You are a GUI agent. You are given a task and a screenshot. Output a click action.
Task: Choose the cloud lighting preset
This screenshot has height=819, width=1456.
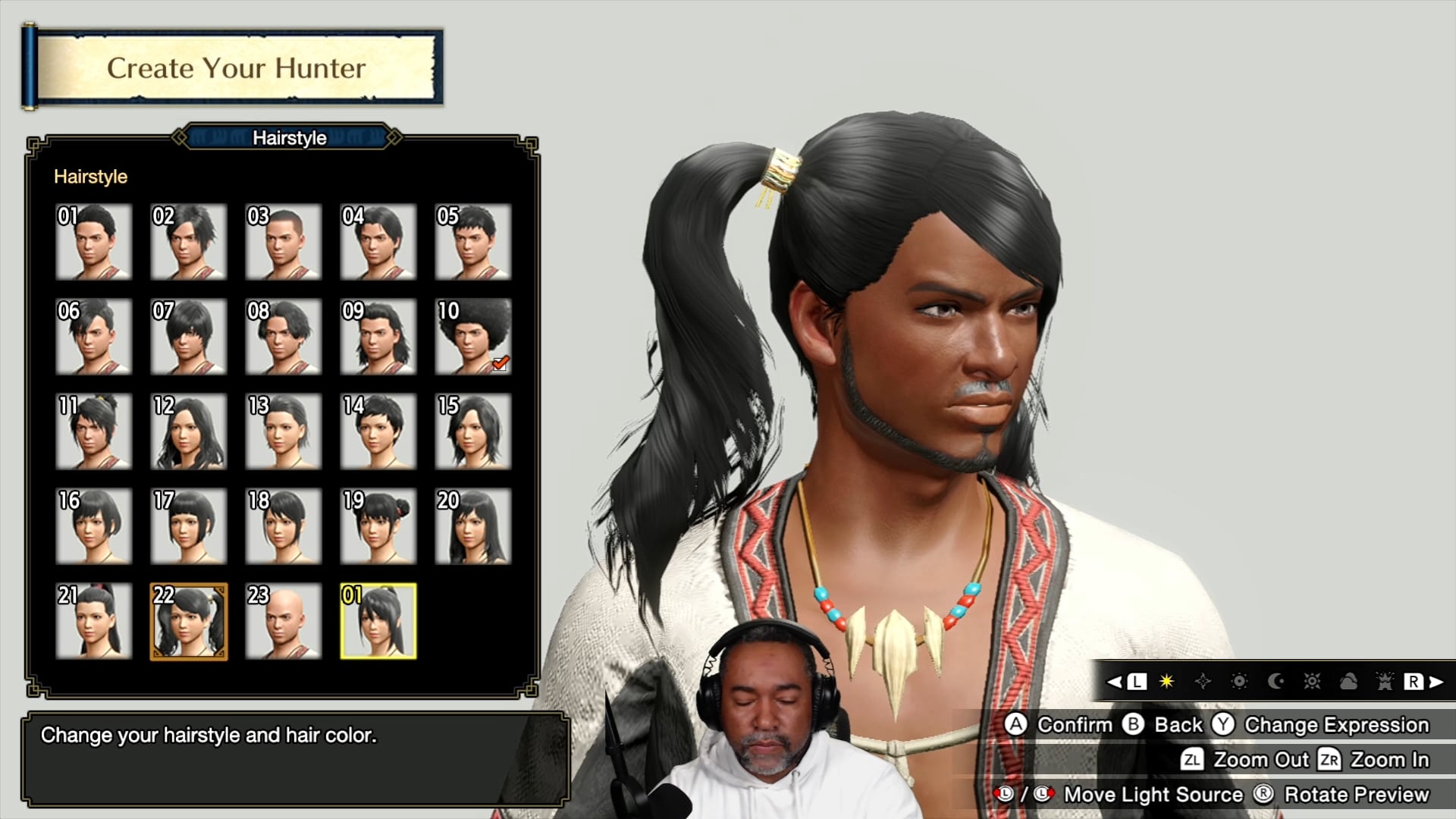(x=1348, y=682)
